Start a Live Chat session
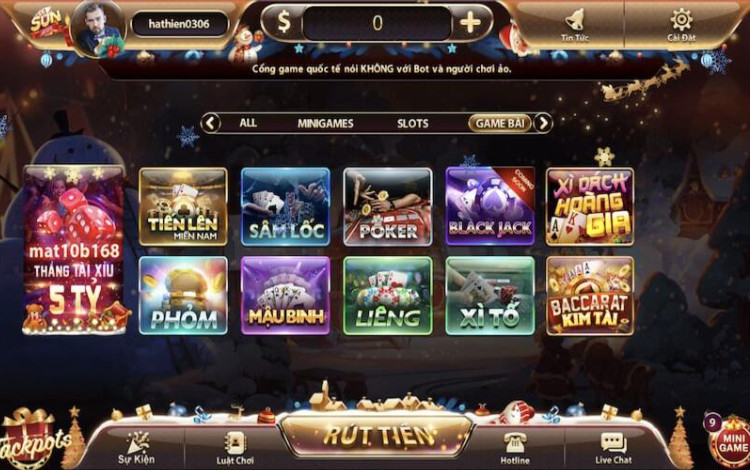The height and width of the screenshot is (470, 751). coord(613,446)
